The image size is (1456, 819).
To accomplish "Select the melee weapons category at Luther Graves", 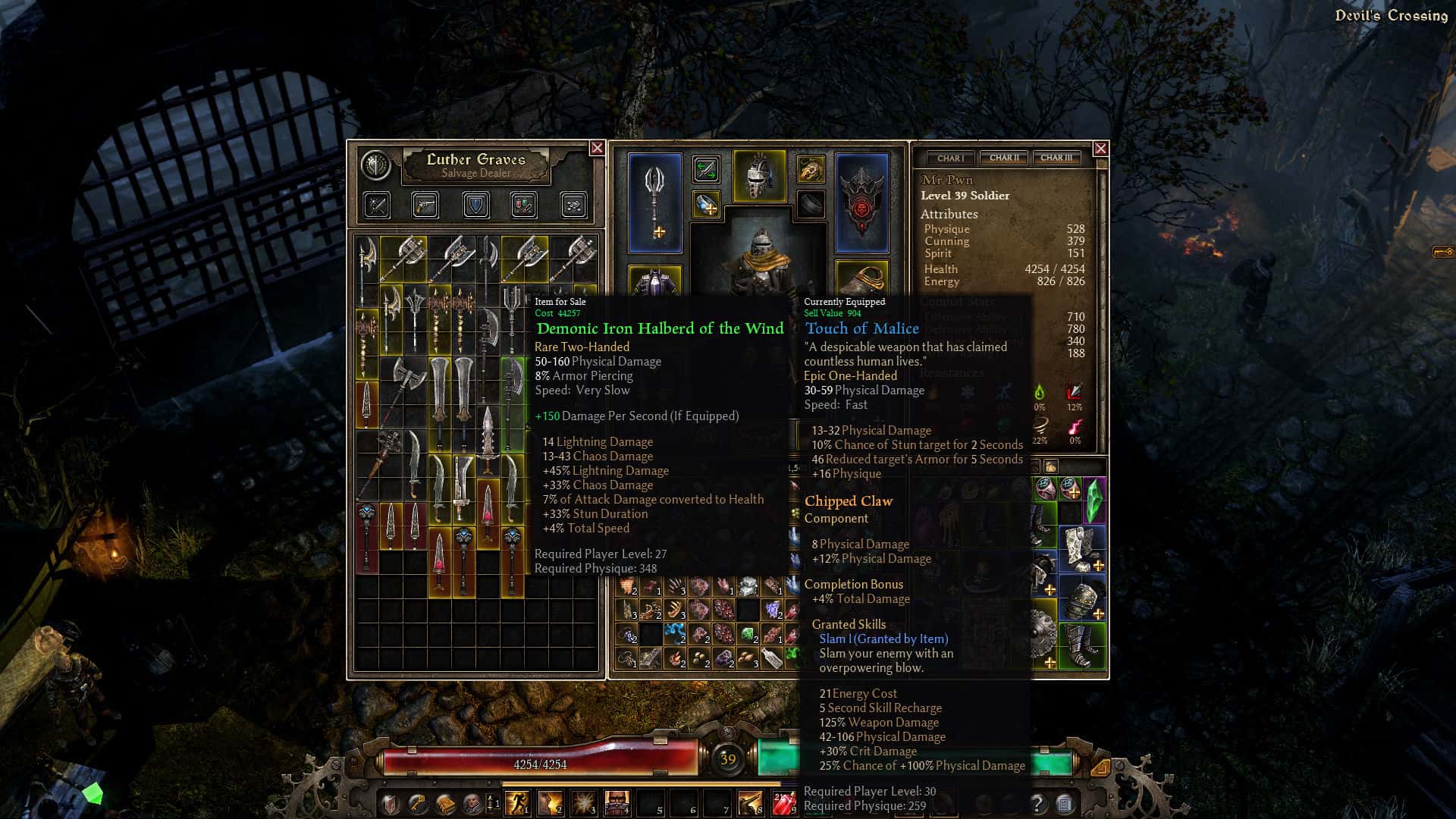I will [x=377, y=206].
